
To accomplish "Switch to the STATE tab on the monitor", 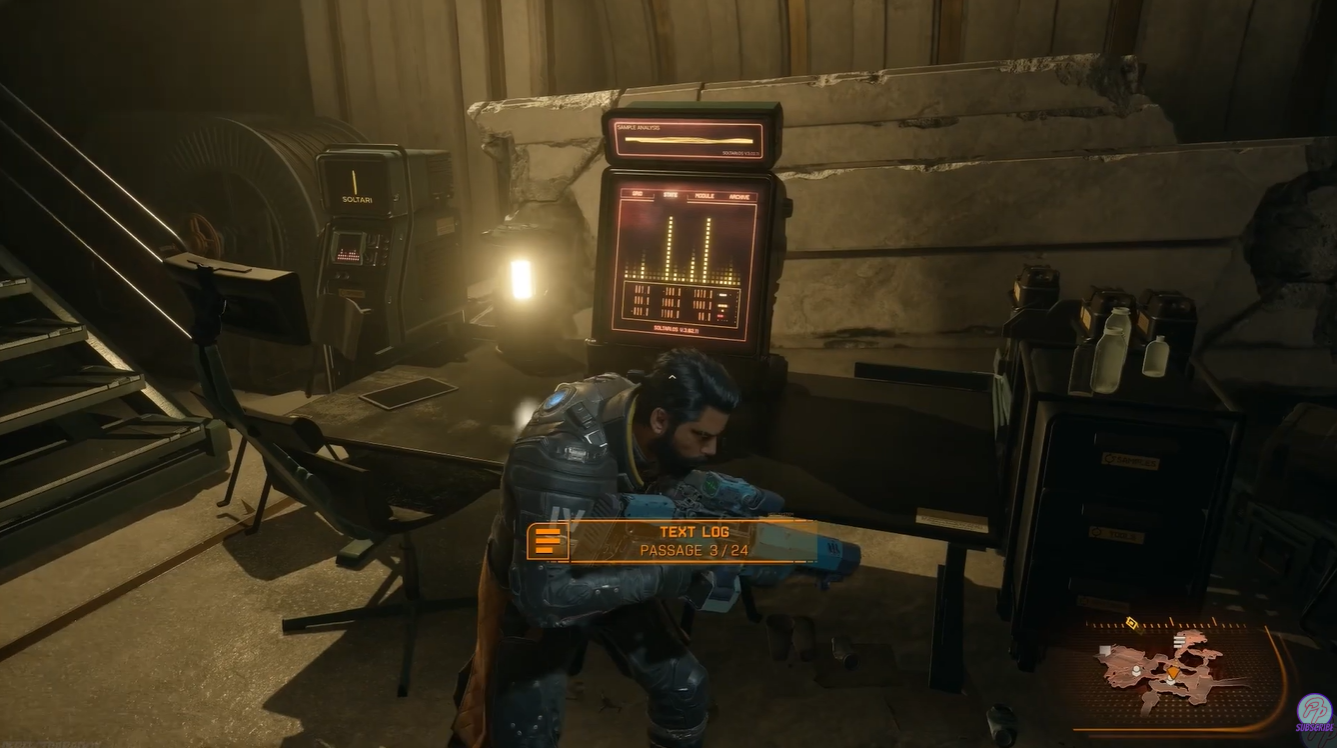I will pos(670,195).
